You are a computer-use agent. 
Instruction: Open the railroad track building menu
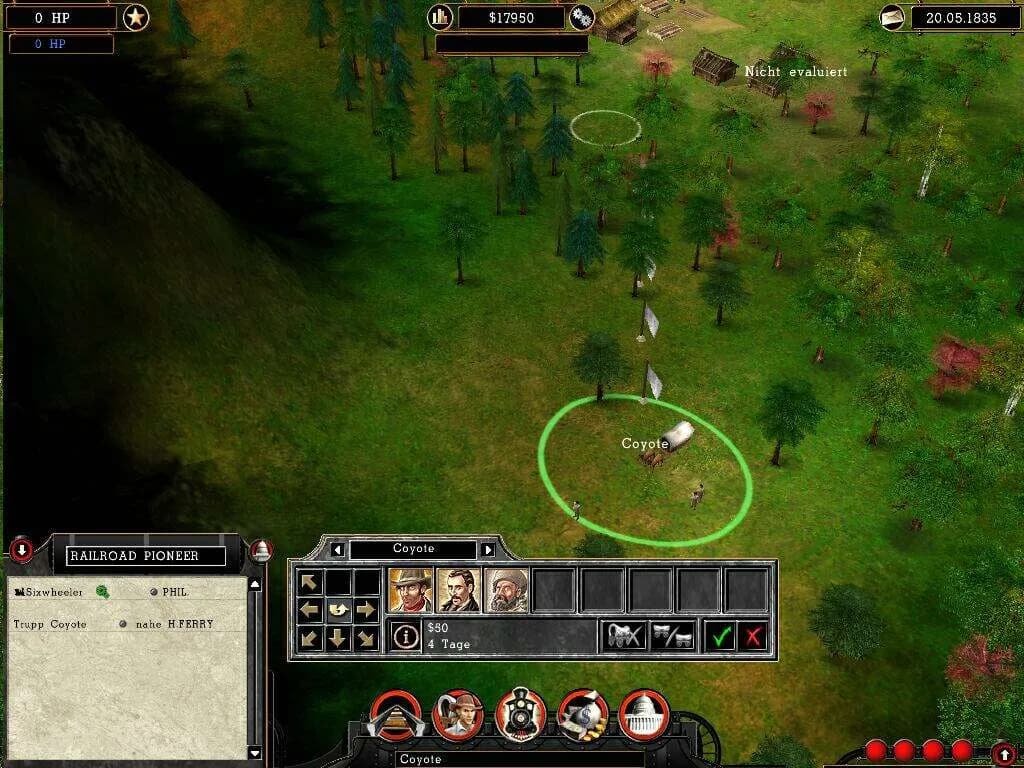coord(396,714)
